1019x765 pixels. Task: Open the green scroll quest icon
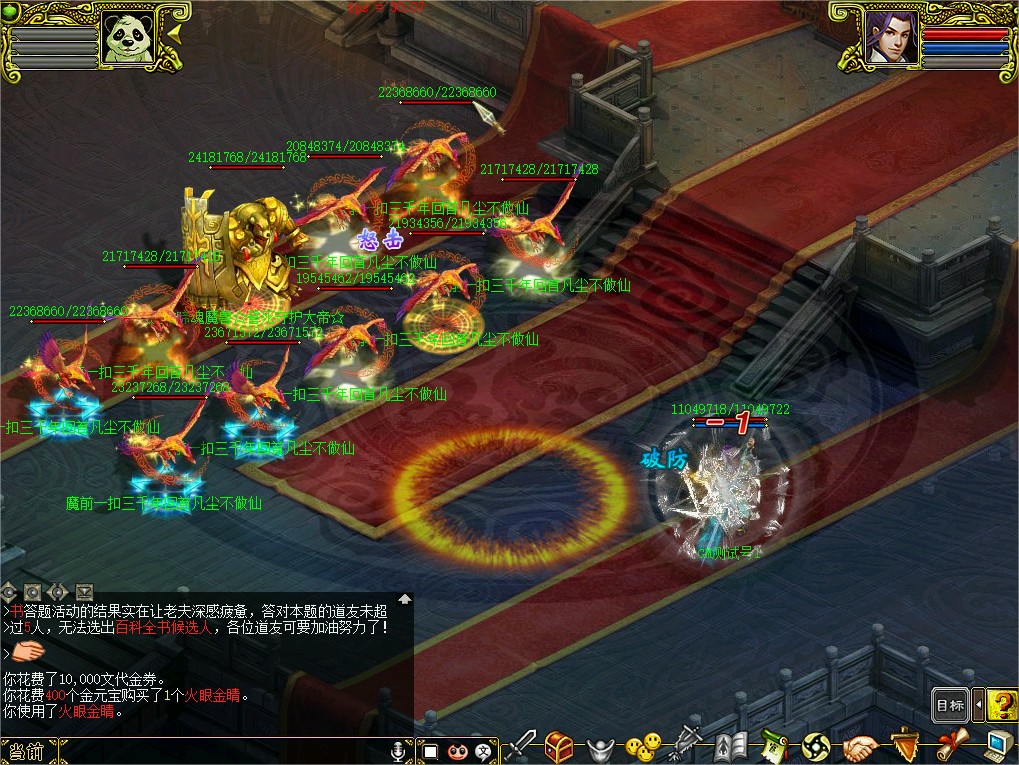[775, 746]
